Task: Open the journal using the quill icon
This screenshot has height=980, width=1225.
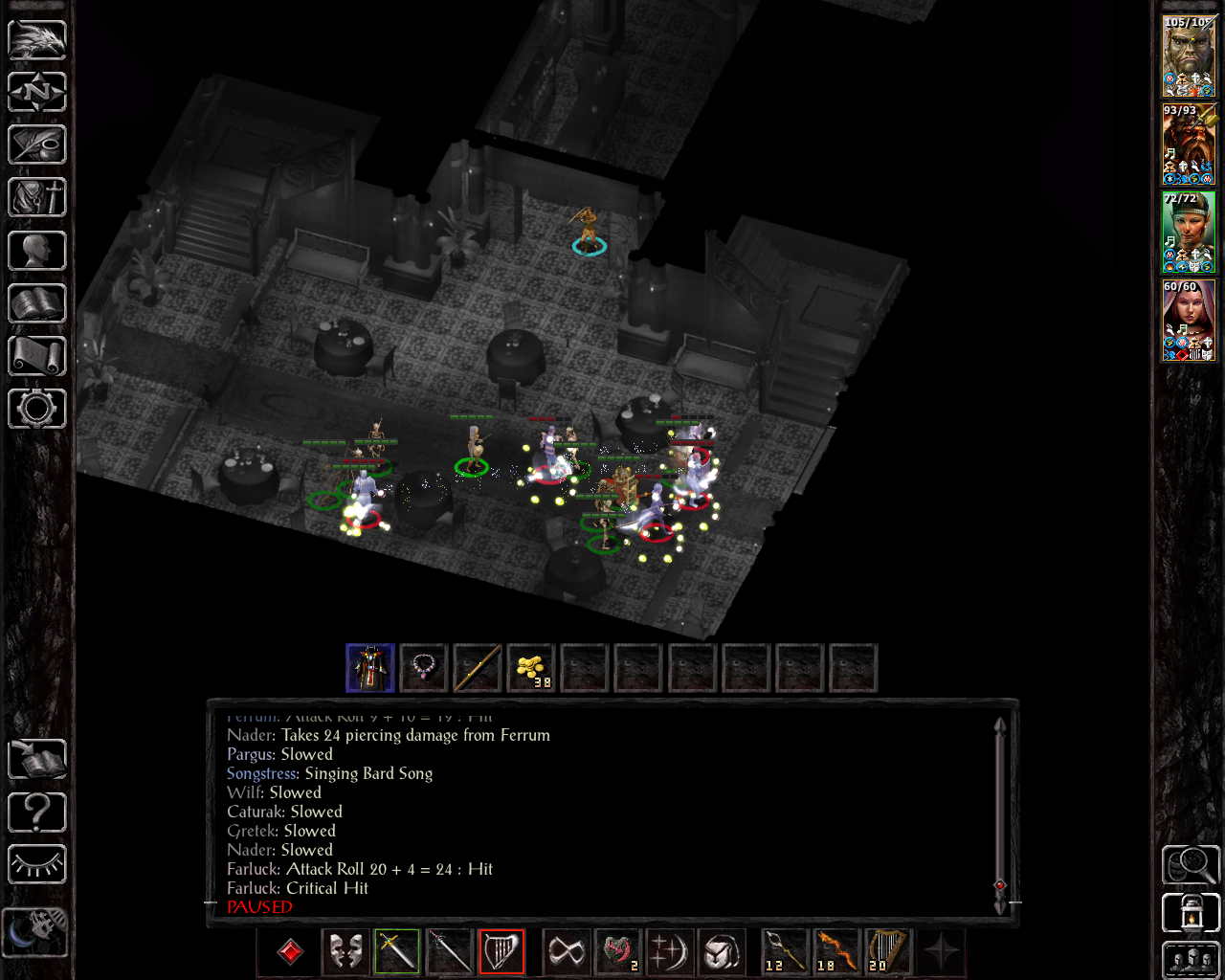Action: coord(36,145)
